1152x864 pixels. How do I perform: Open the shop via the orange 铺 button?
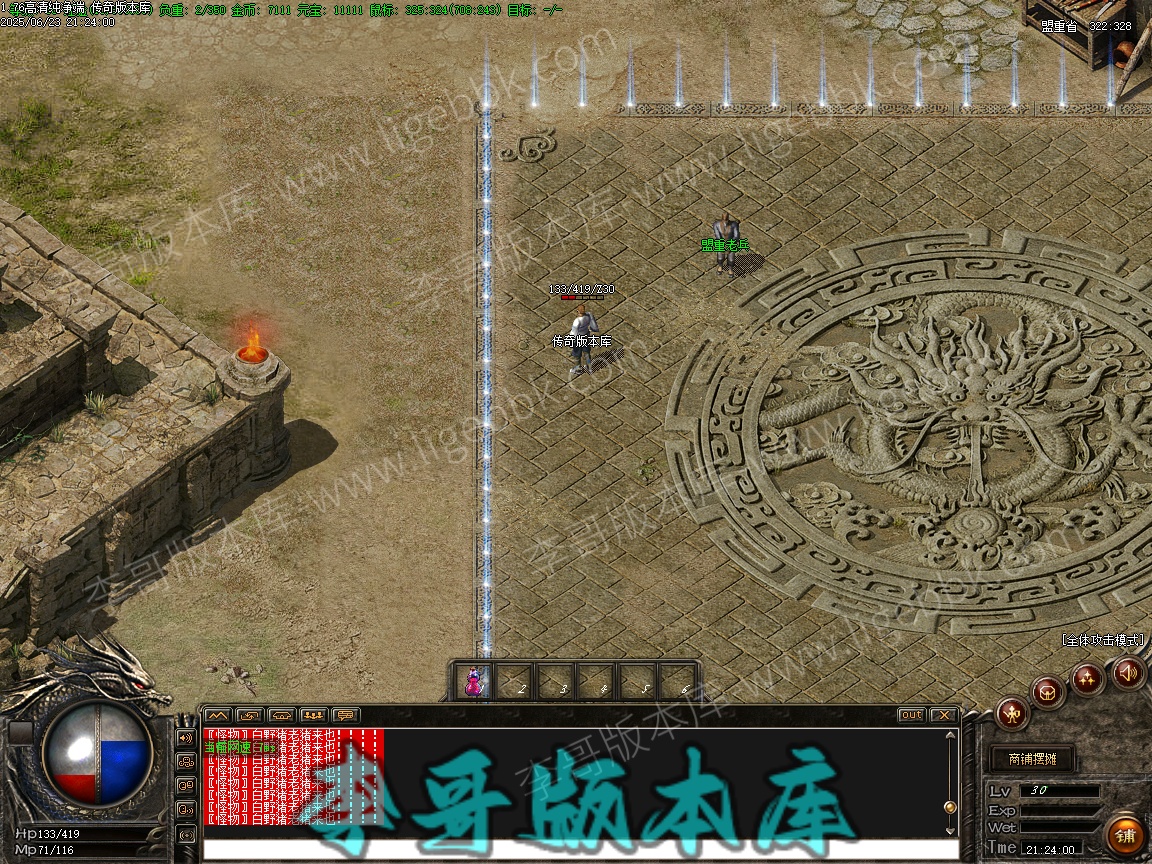pos(1126,835)
